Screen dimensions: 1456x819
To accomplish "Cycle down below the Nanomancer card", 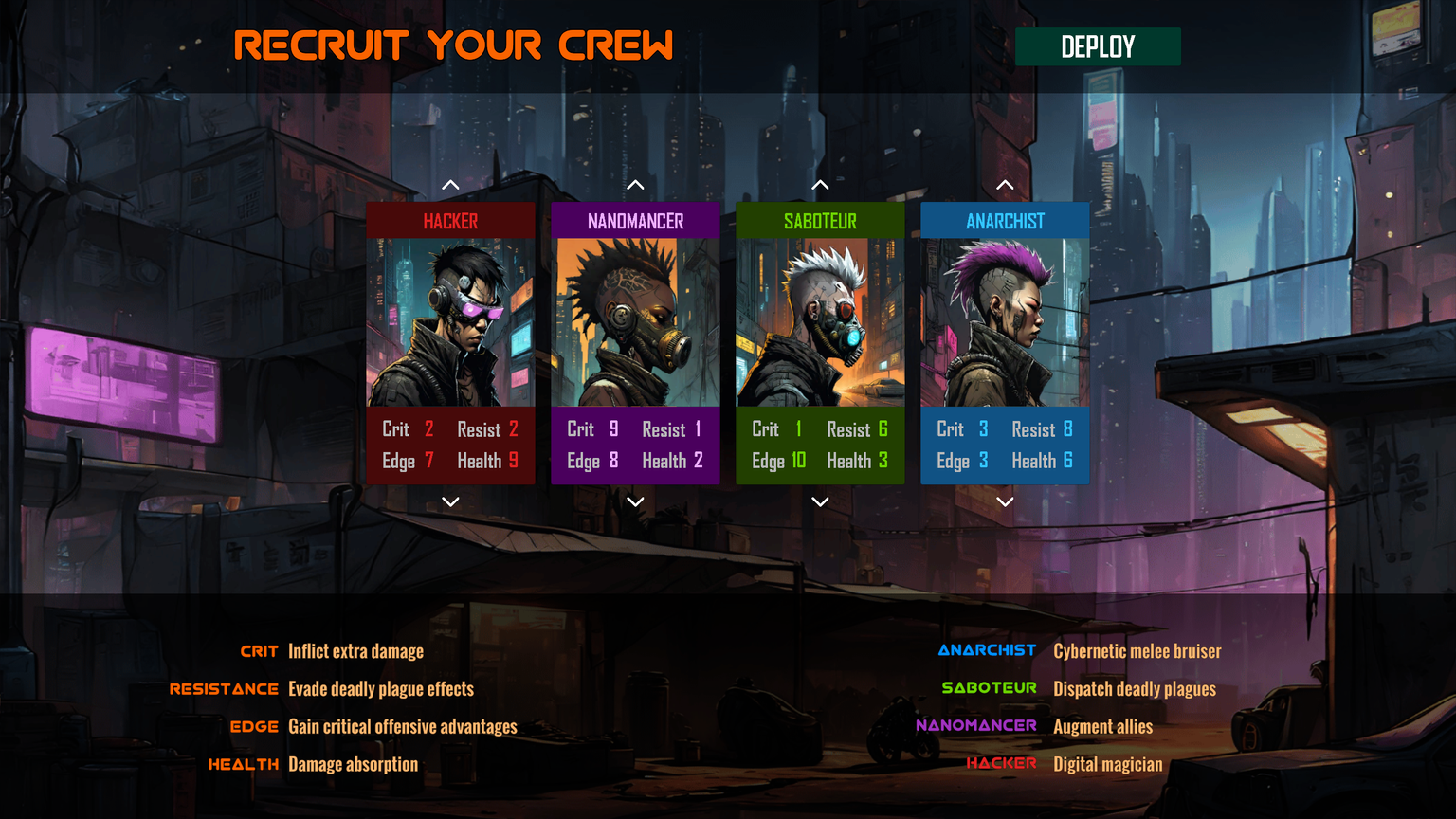I will coord(635,501).
